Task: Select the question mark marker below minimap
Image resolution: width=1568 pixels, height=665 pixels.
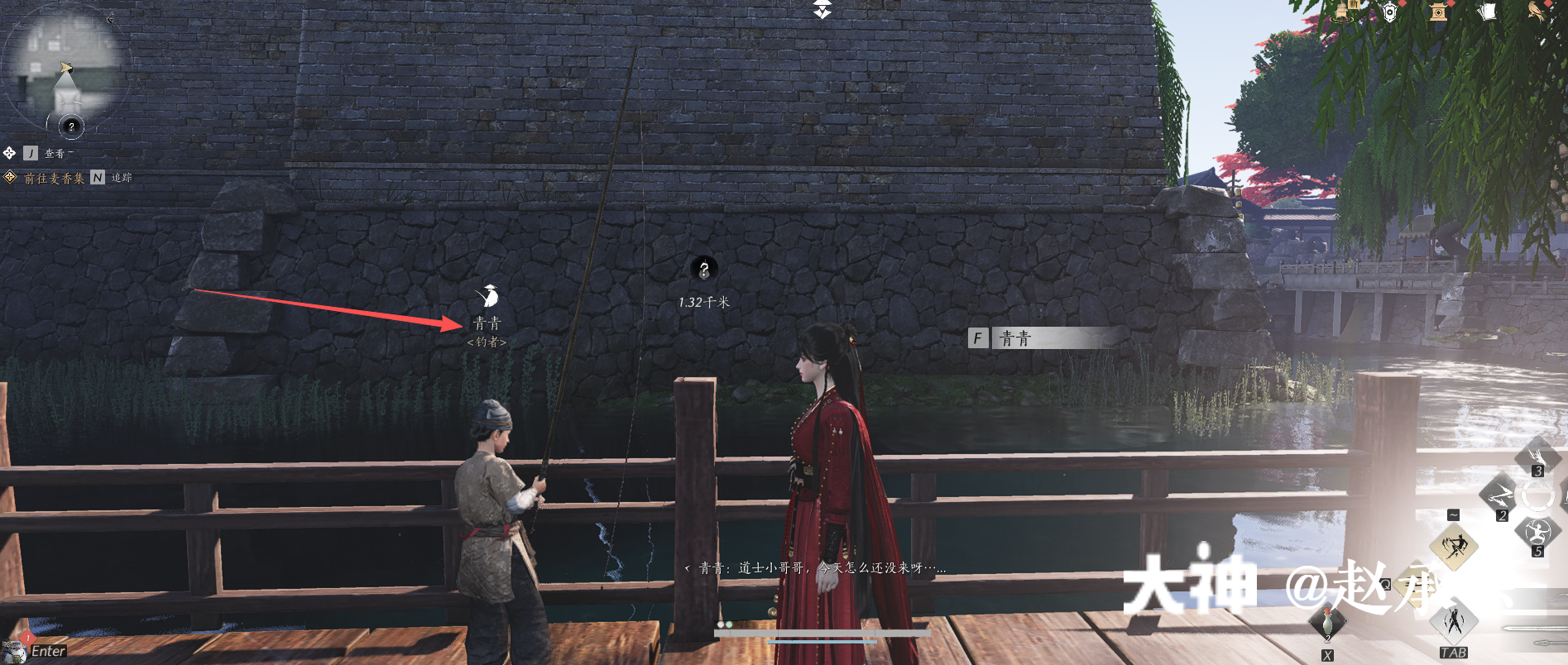Action: click(71, 127)
